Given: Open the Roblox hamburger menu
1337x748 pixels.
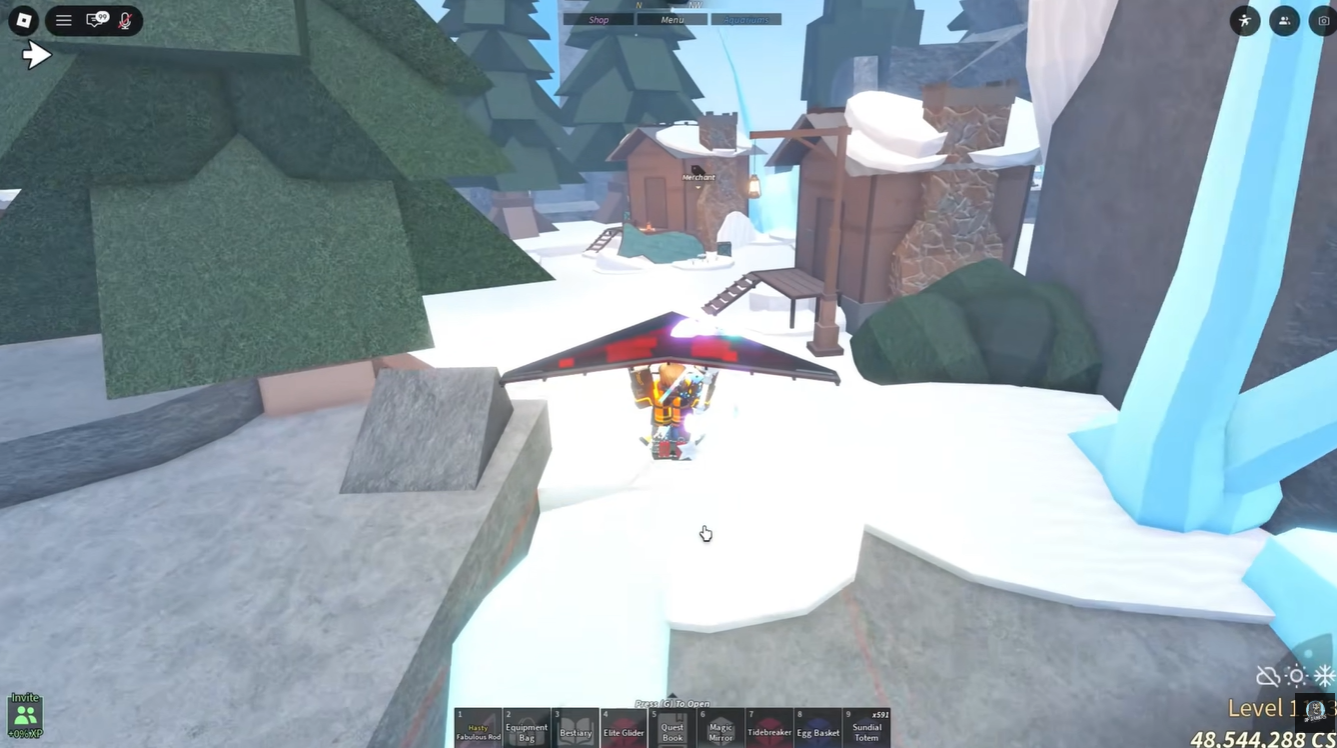Looking at the screenshot, I should [63, 20].
